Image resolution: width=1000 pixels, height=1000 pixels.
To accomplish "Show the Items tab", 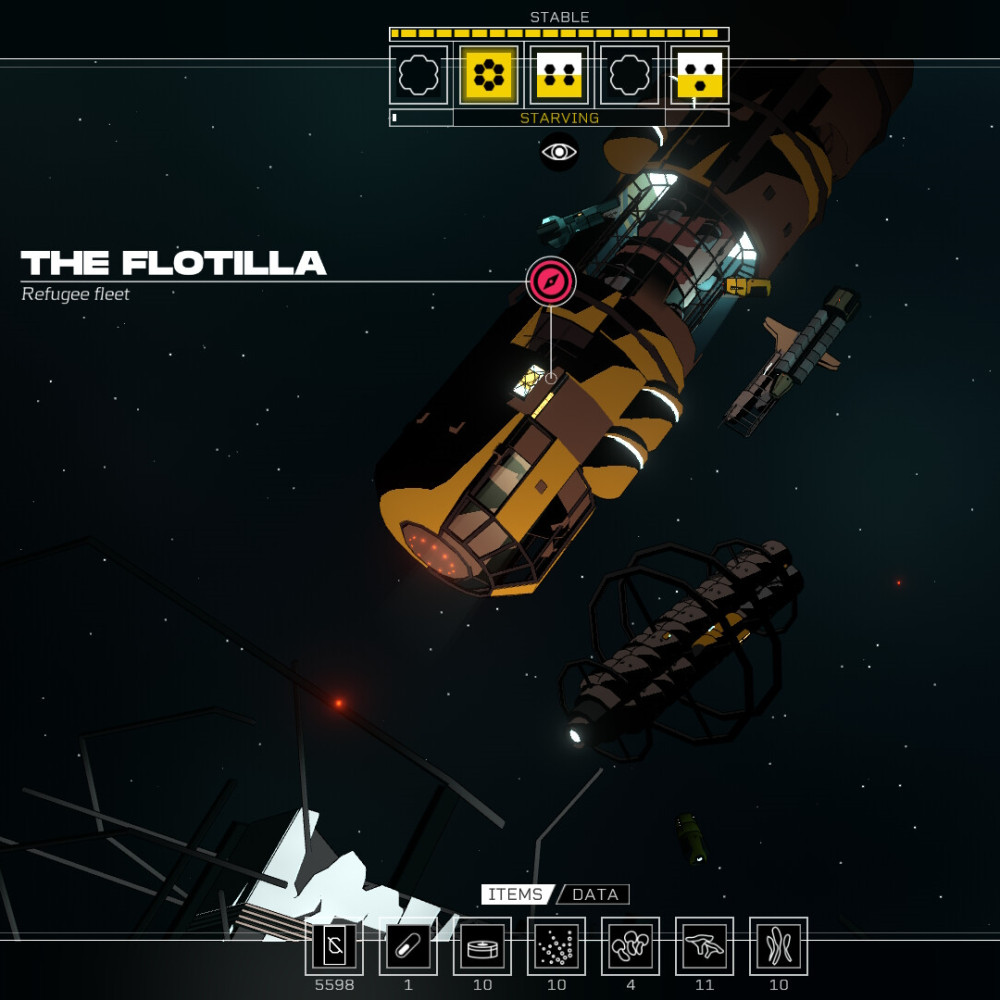I will [x=517, y=894].
